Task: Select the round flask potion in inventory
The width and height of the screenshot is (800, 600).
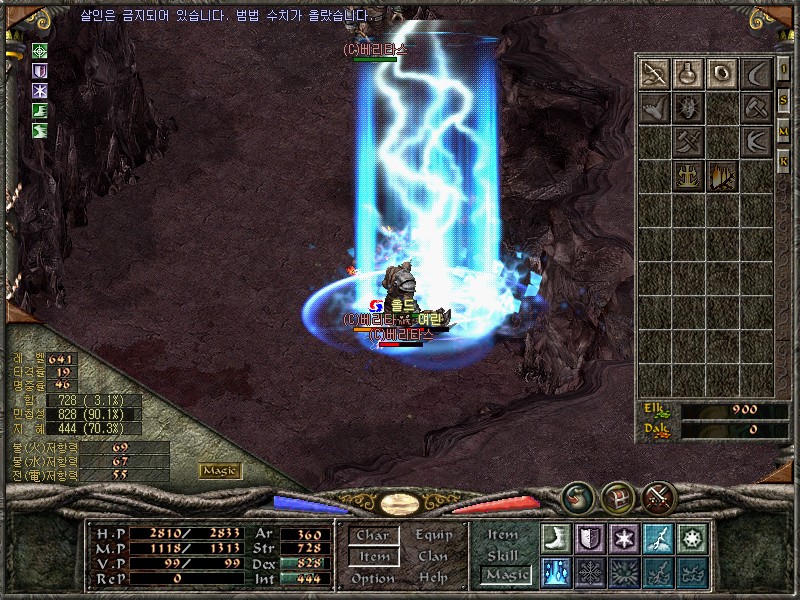Action: click(688, 73)
